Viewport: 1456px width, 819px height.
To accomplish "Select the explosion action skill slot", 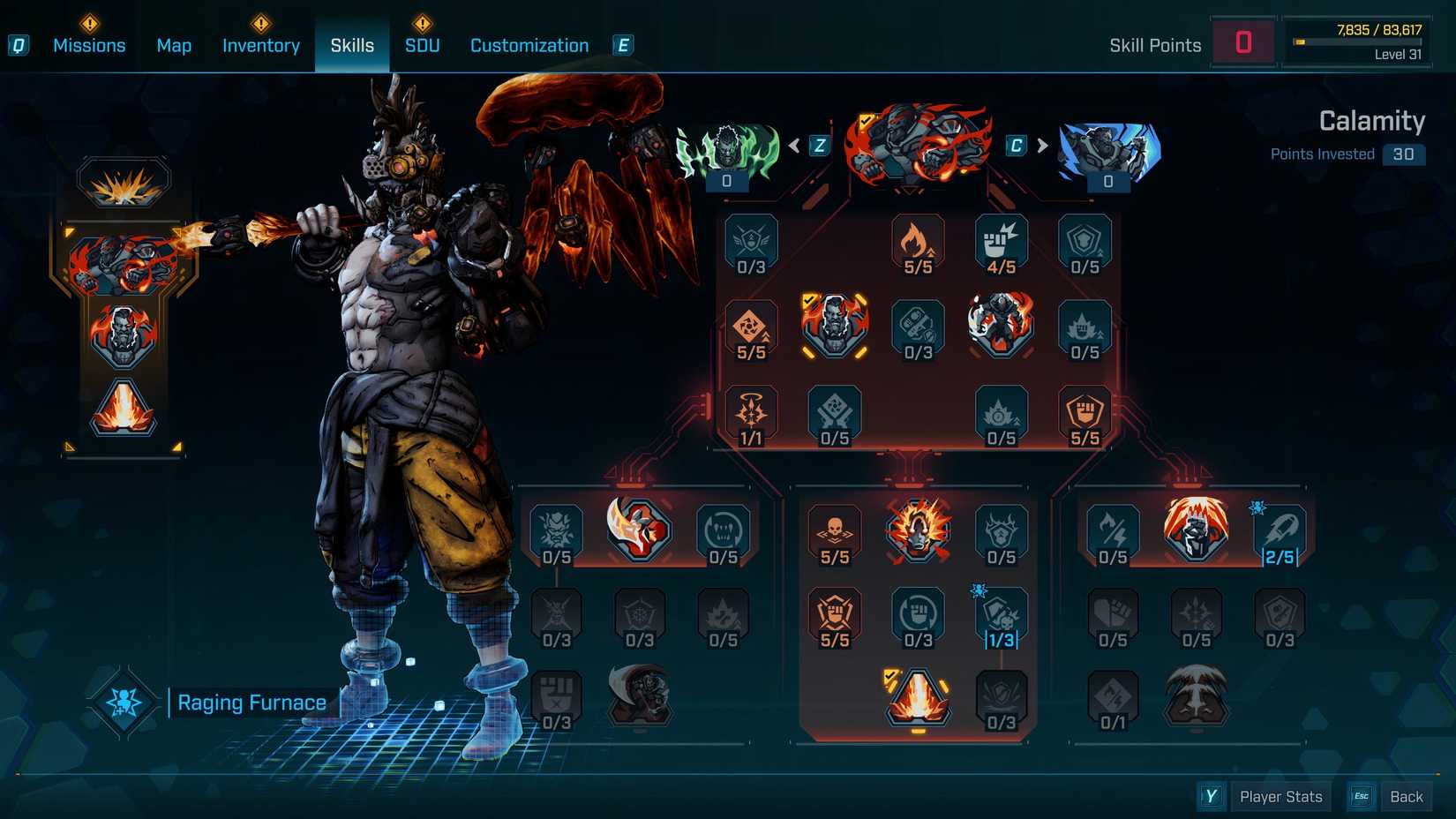I will pos(124,184).
